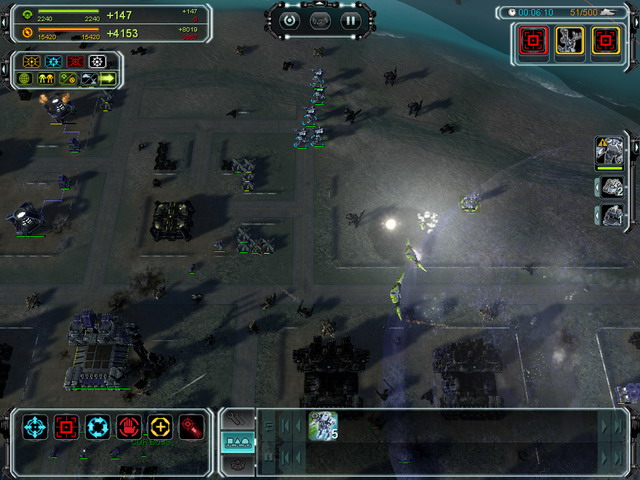This screenshot has height=480, width=640.
Task: Issue the red hand stop order
Action: (129, 427)
